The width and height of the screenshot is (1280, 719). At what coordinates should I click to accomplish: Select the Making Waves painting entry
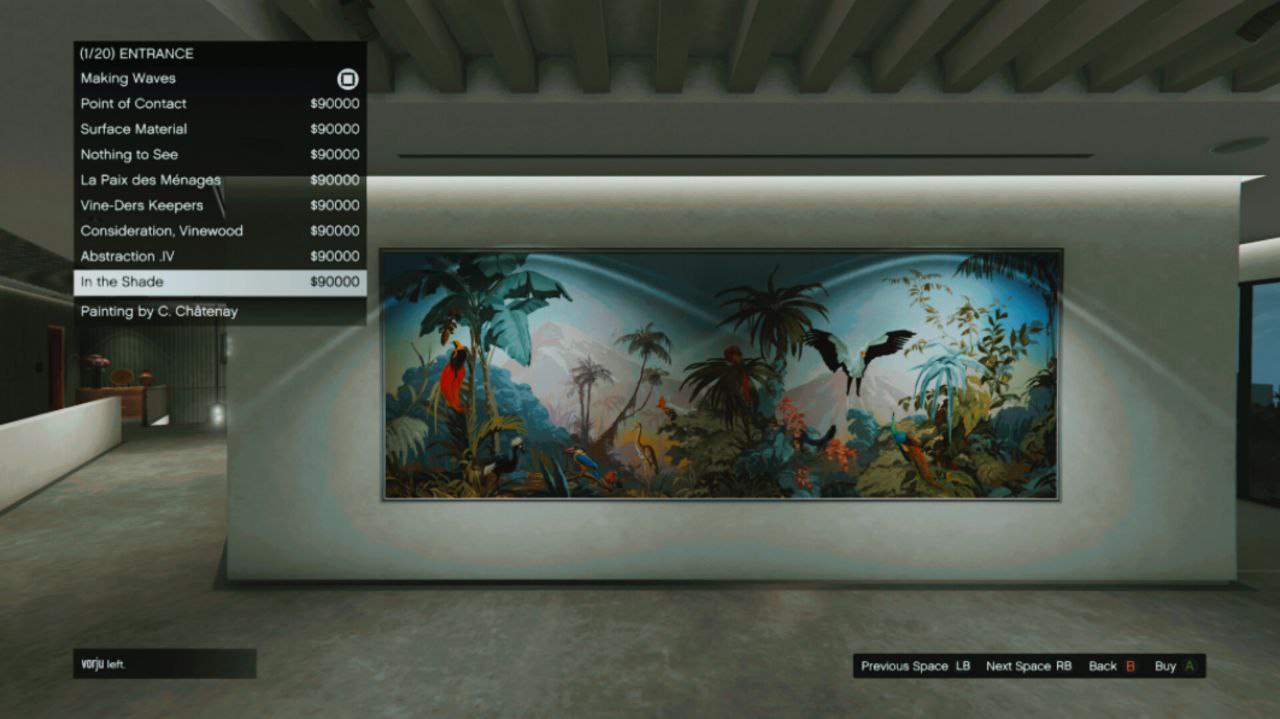click(x=128, y=78)
